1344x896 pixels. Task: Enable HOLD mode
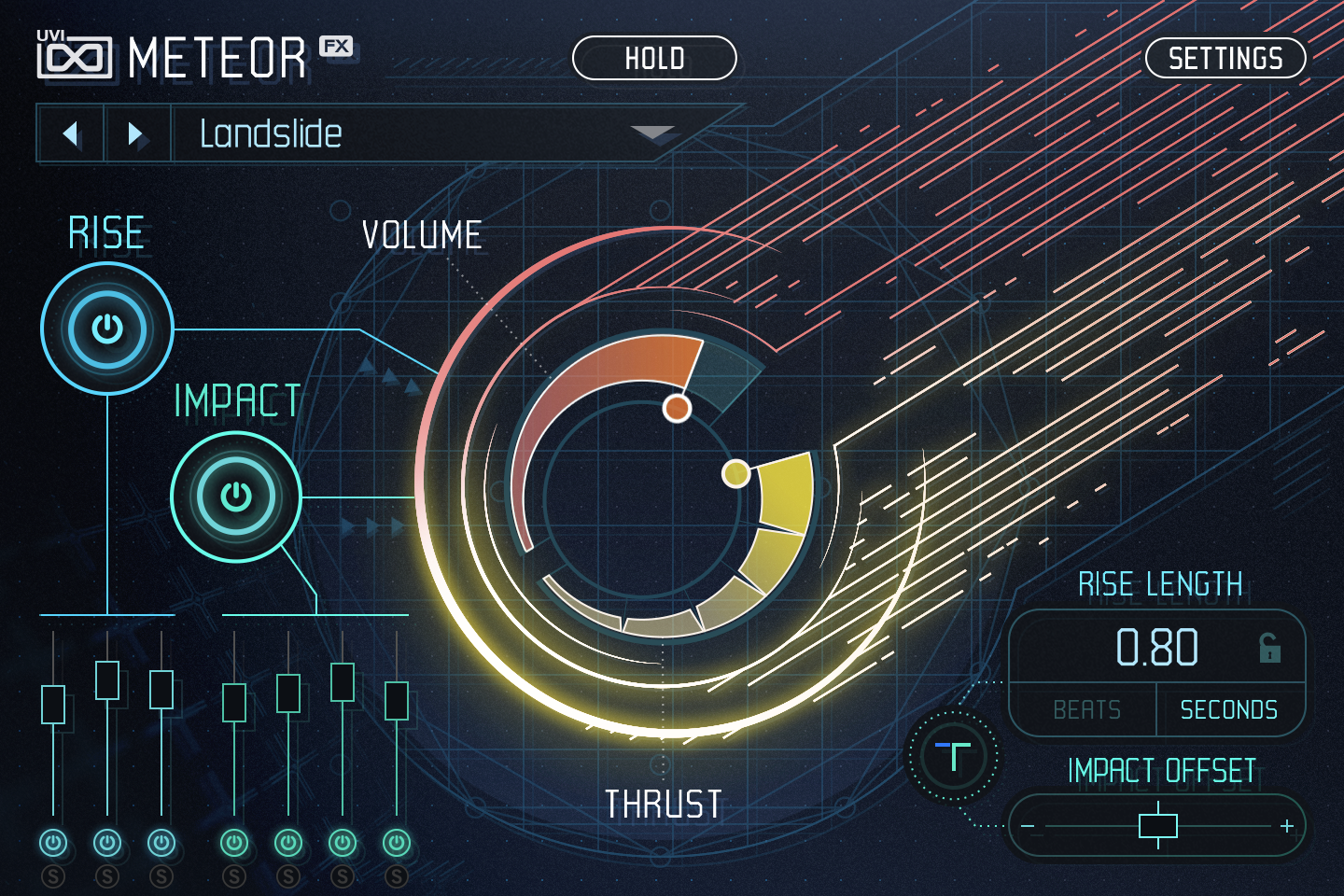click(x=654, y=58)
